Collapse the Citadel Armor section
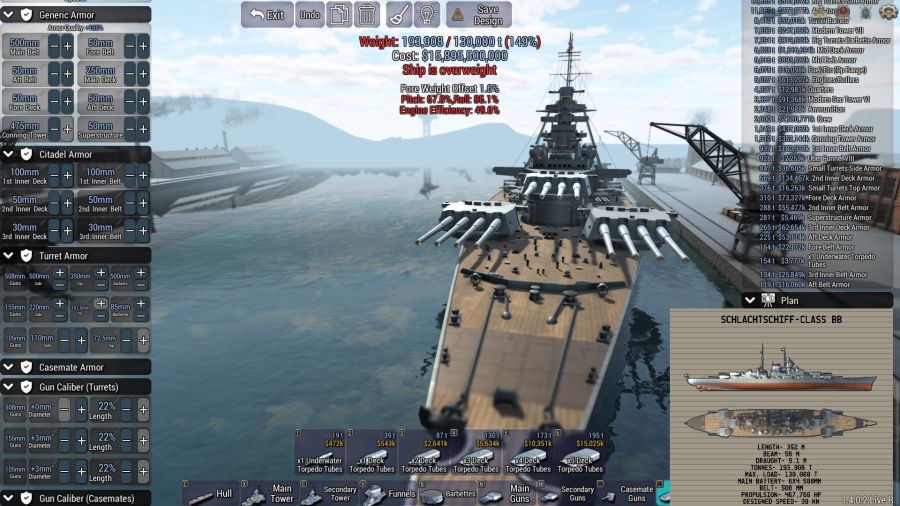900x506 pixels. click(9, 154)
